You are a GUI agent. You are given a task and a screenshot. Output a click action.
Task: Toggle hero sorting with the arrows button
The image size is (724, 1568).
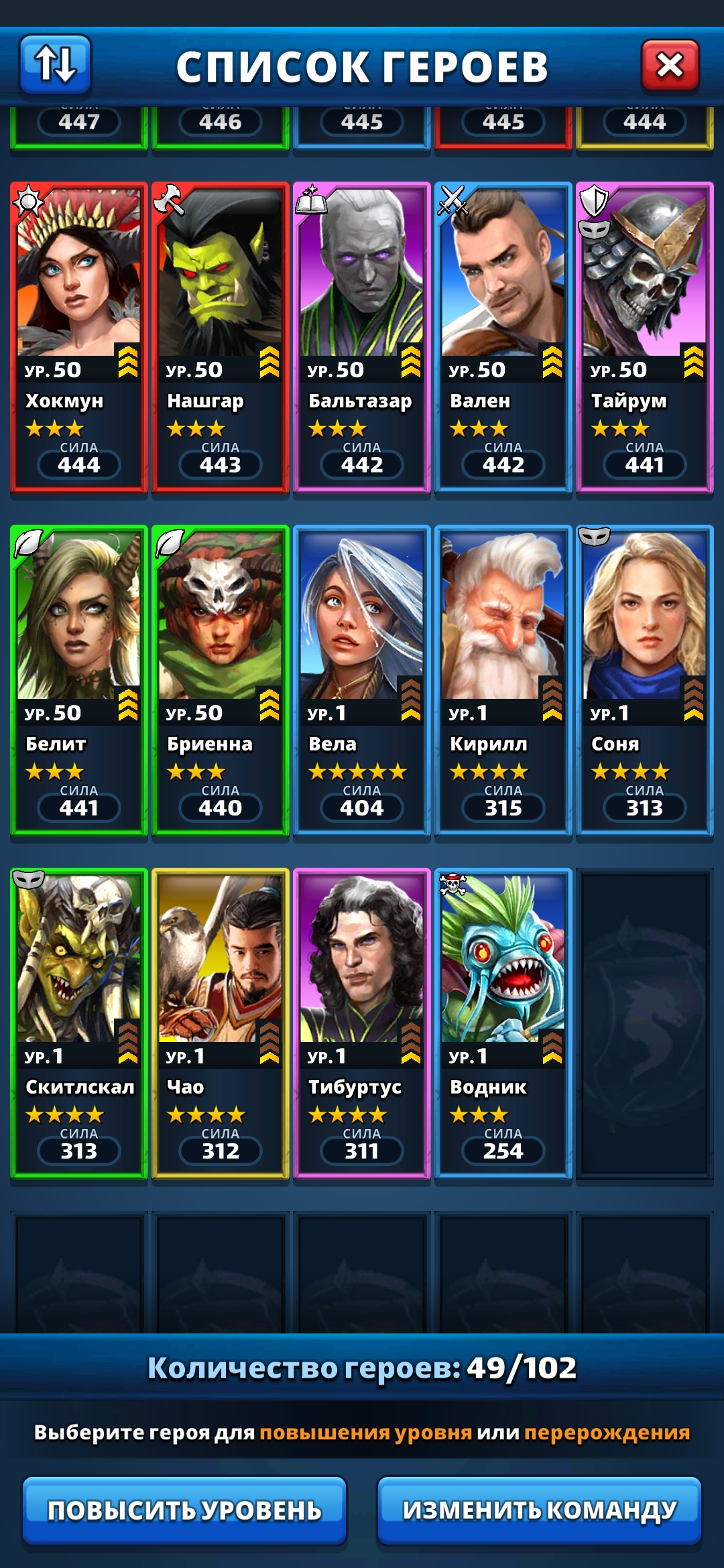pos(55,64)
